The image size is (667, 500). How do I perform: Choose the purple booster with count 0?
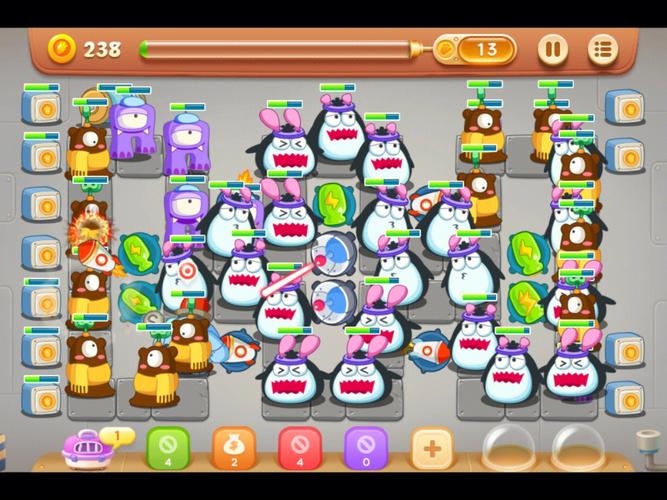tap(365, 448)
